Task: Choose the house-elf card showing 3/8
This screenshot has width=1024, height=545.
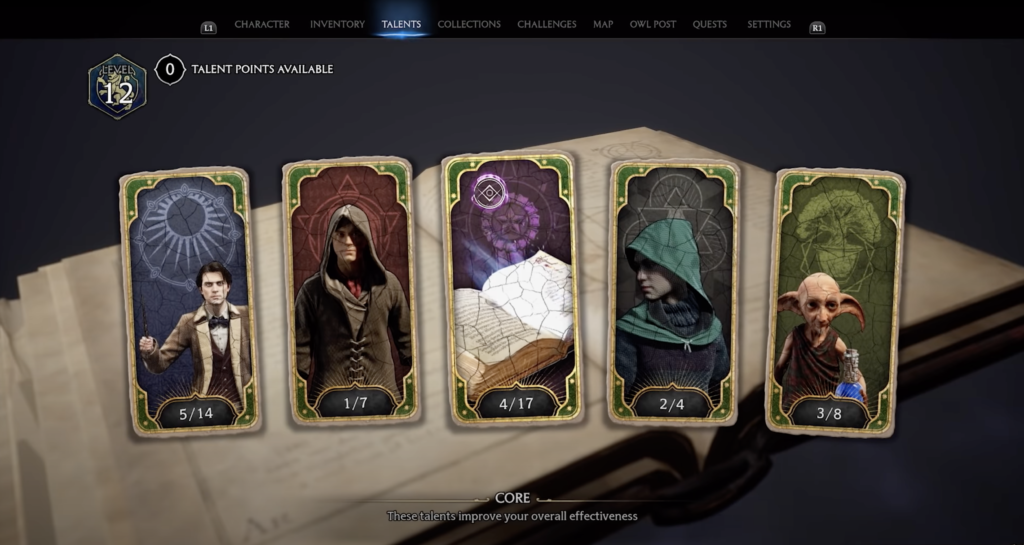Action: click(836, 299)
